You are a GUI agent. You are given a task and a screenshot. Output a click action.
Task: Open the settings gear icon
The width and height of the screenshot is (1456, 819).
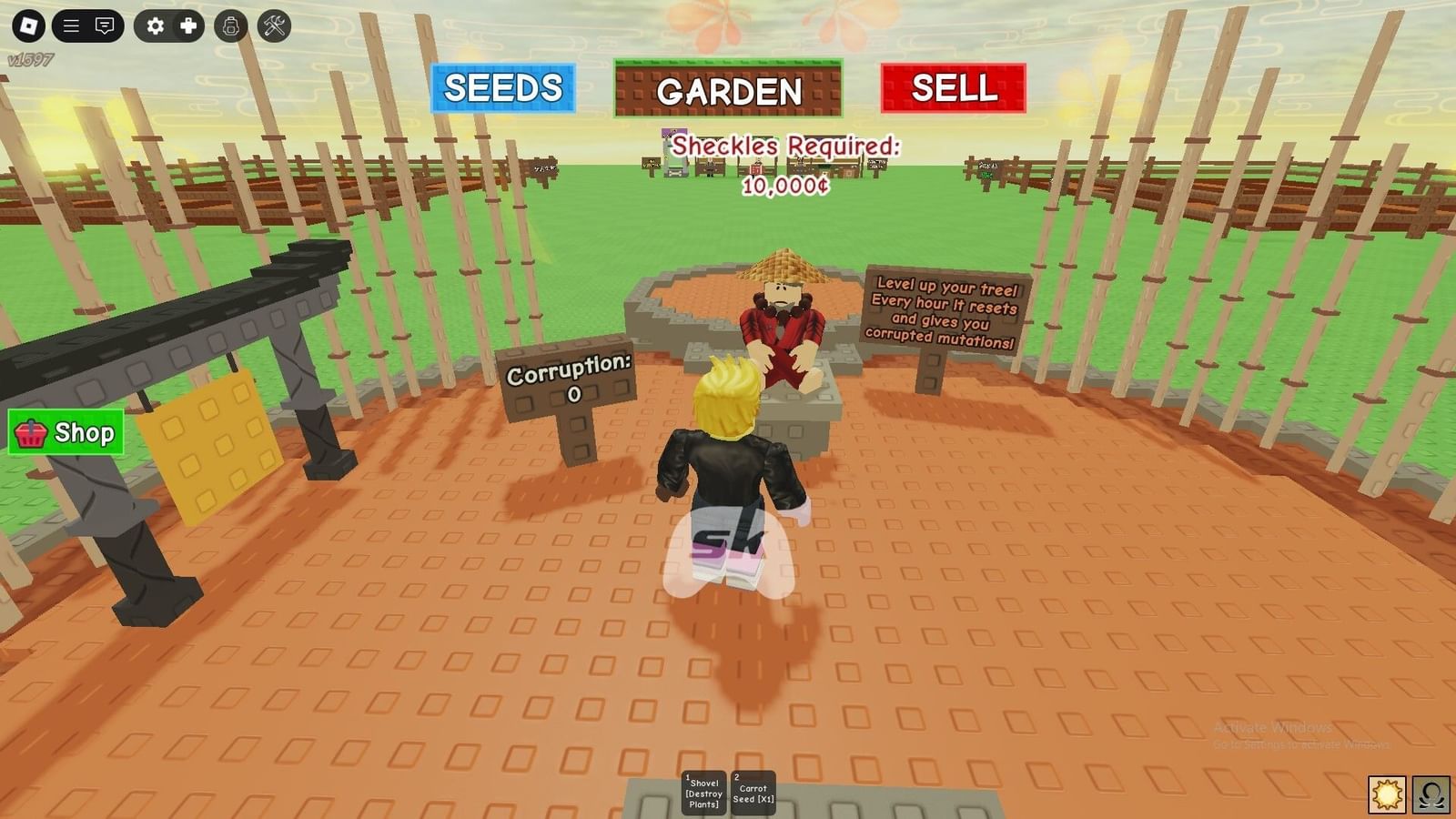coord(155,26)
